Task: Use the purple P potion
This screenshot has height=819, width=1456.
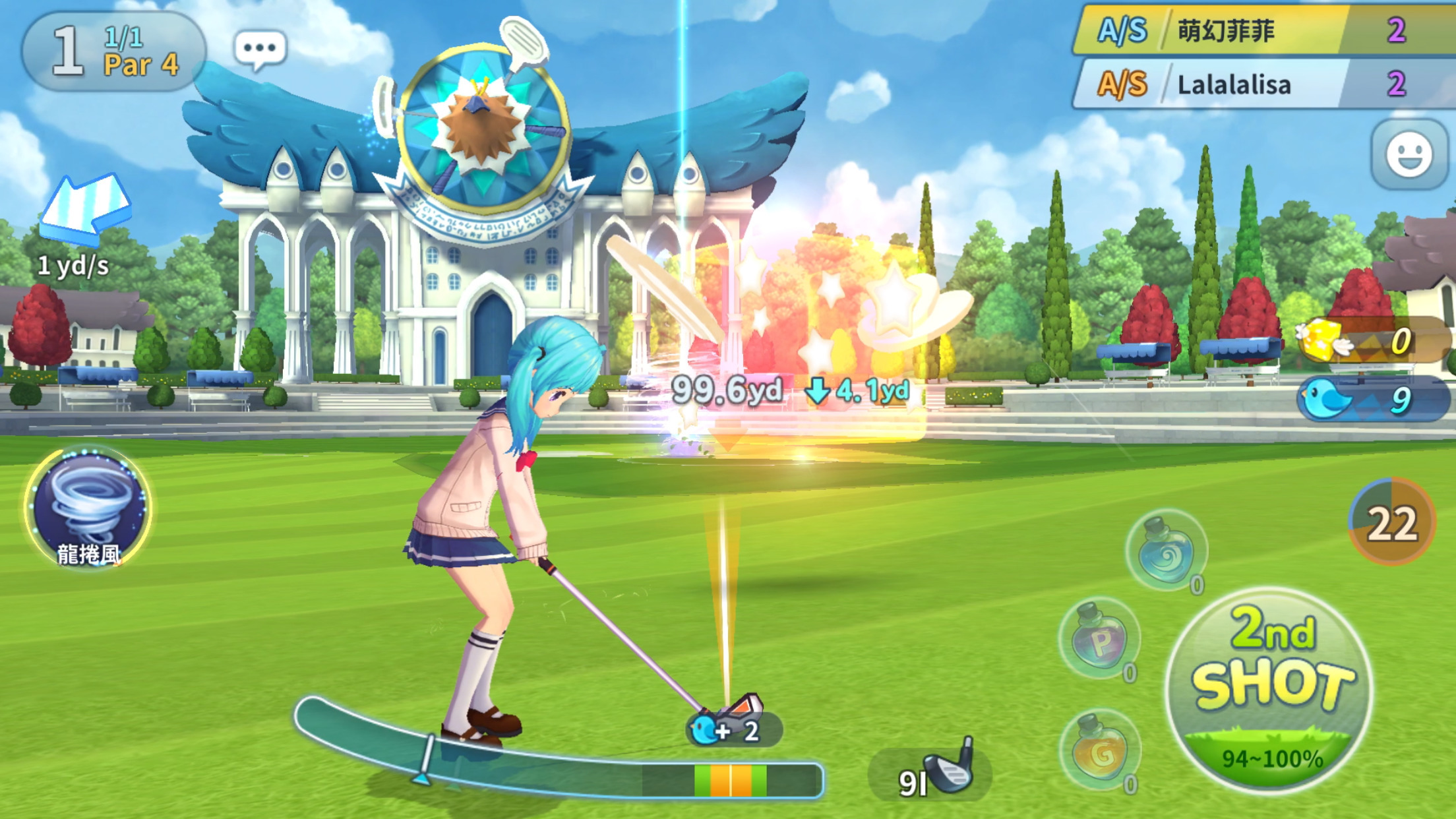Action: (x=1099, y=638)
